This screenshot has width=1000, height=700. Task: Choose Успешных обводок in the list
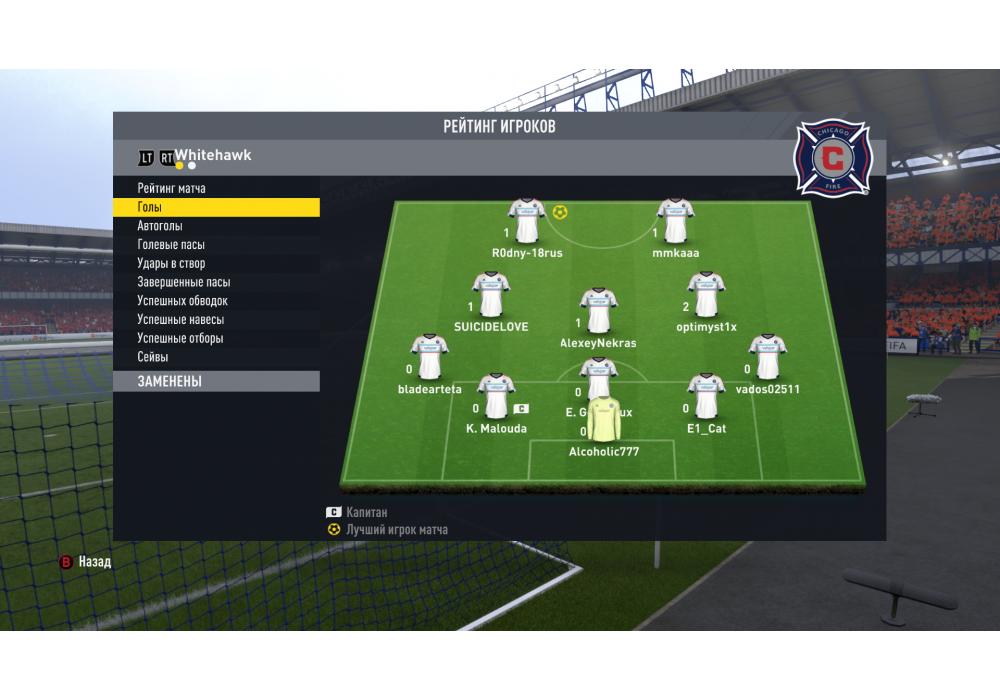coord(183,301)
